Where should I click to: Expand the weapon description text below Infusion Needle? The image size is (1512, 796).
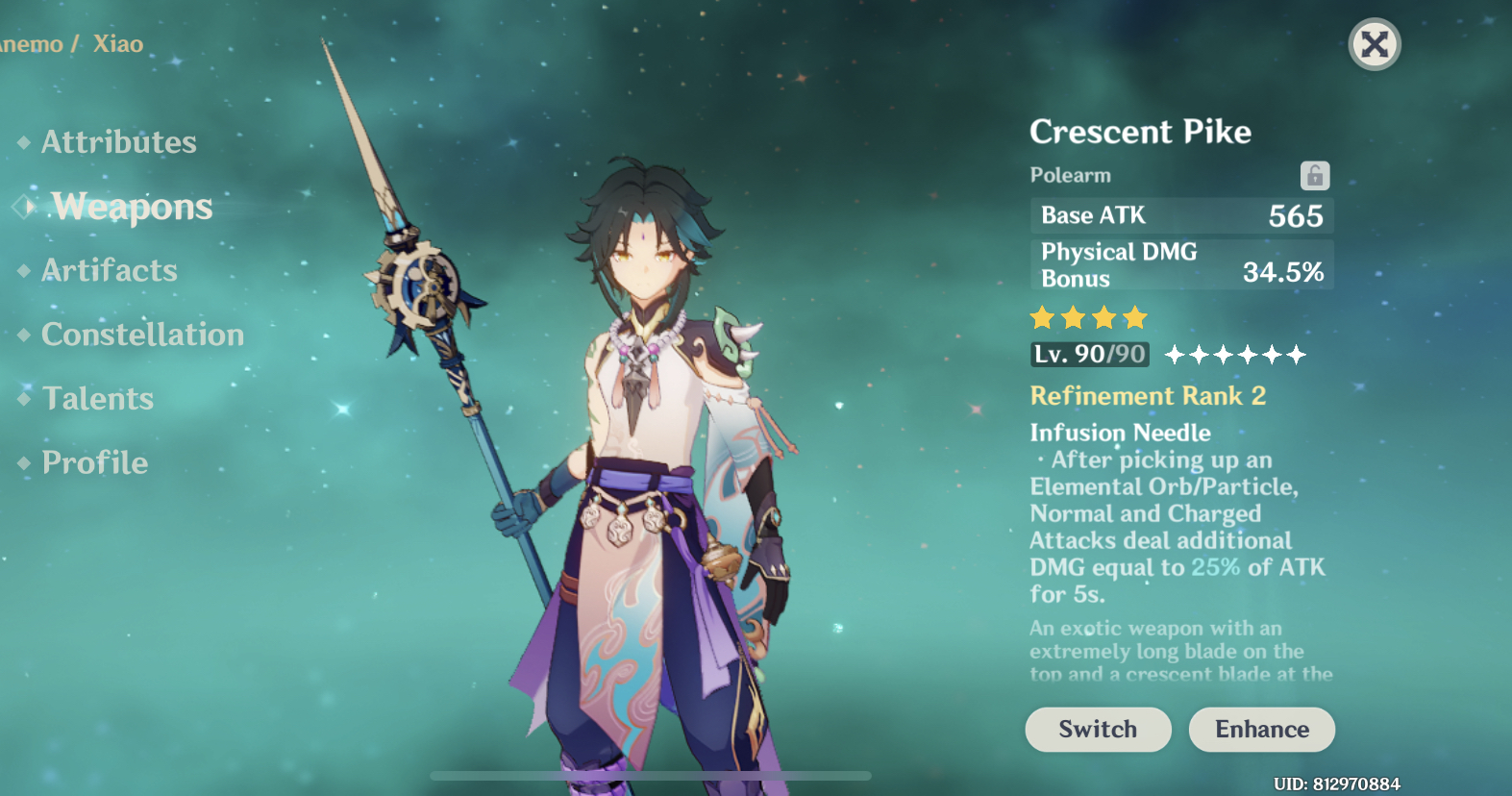click(x=1167, y=651)
